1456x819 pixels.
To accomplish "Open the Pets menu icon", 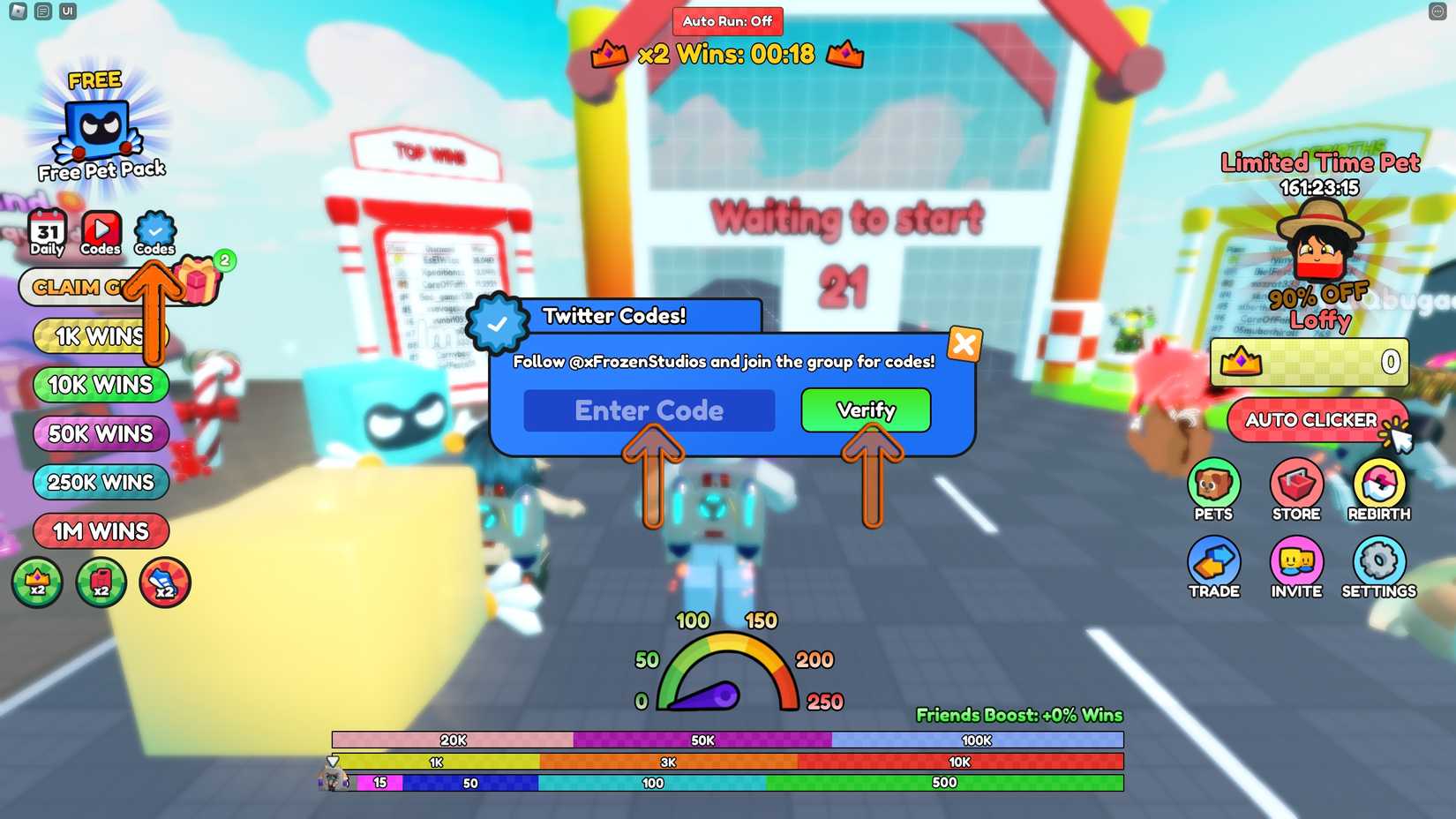I will (x=1214, y=487).
